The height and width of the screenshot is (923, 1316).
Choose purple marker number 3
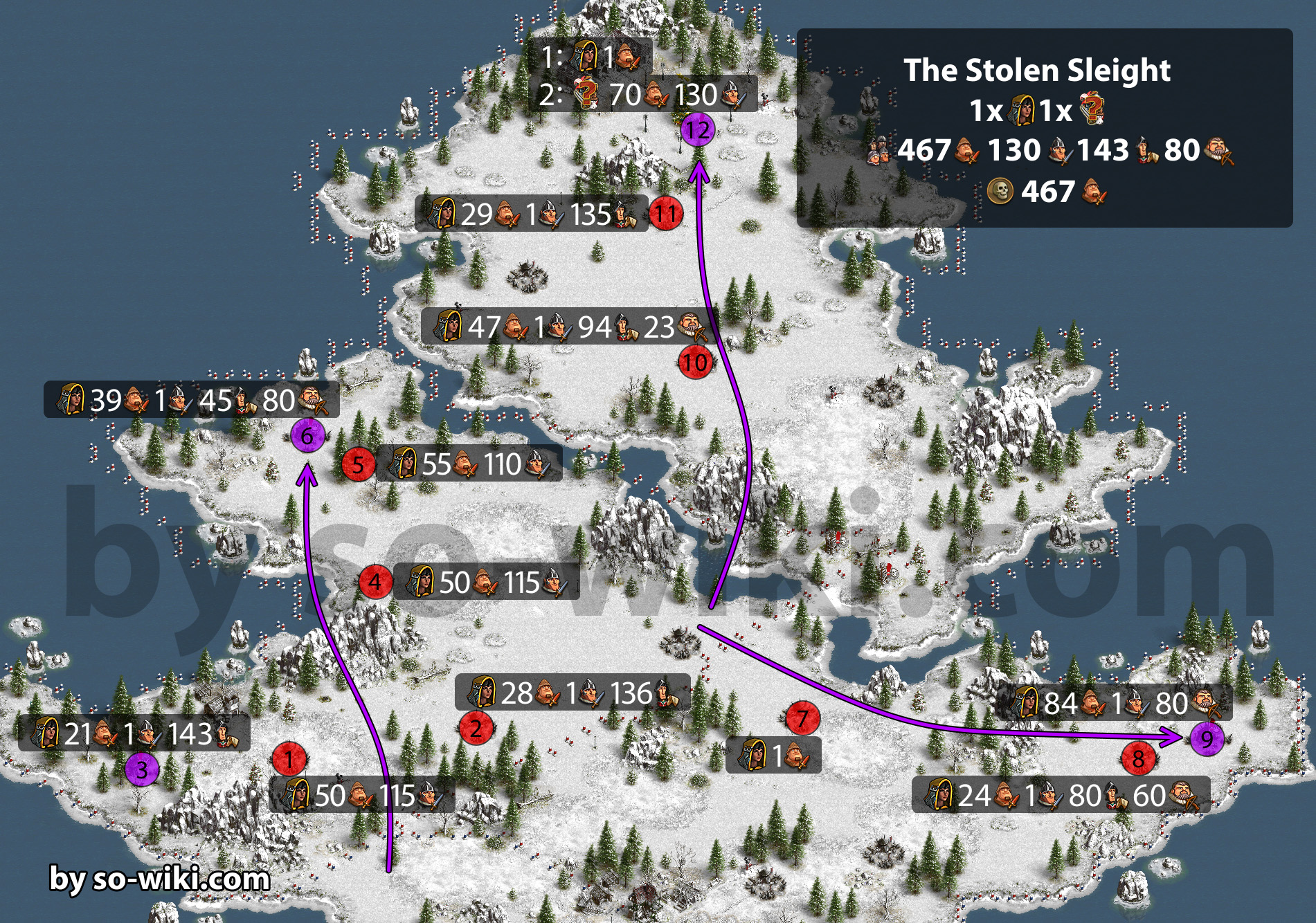tap(142, 769)
